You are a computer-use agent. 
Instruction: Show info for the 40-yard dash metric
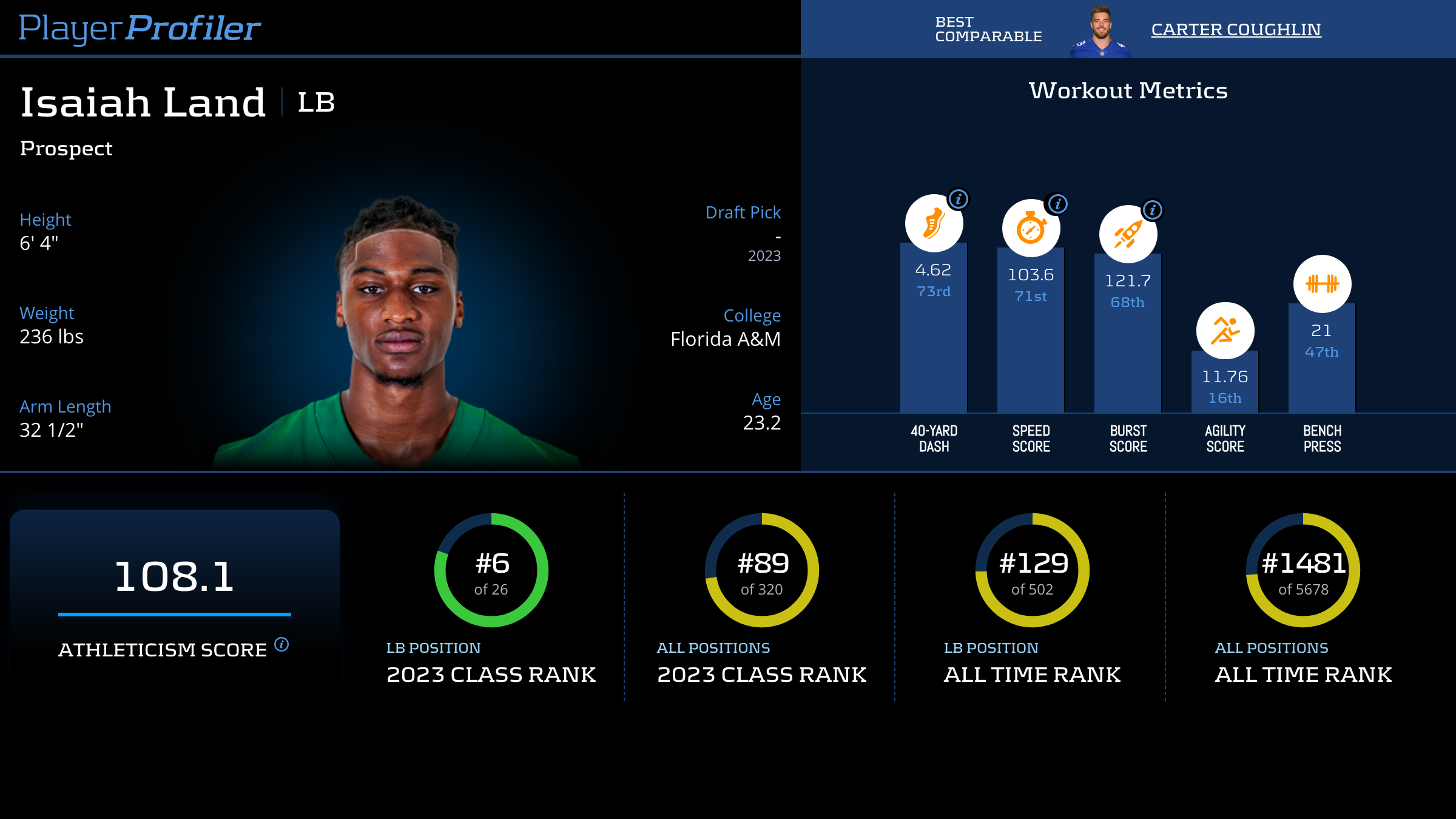tap(958, 199)
